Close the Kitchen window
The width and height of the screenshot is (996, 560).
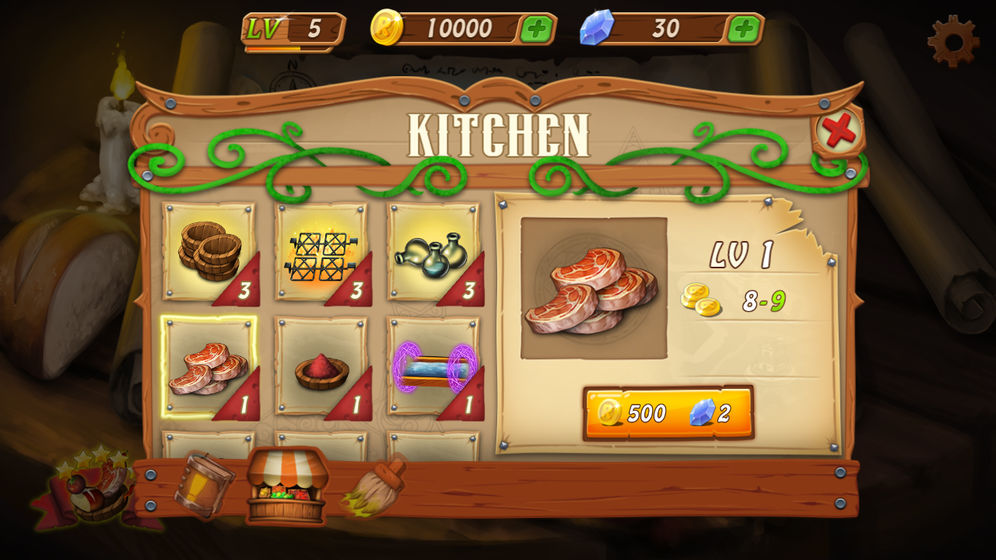pyautogui.click(x=838, y=130)
